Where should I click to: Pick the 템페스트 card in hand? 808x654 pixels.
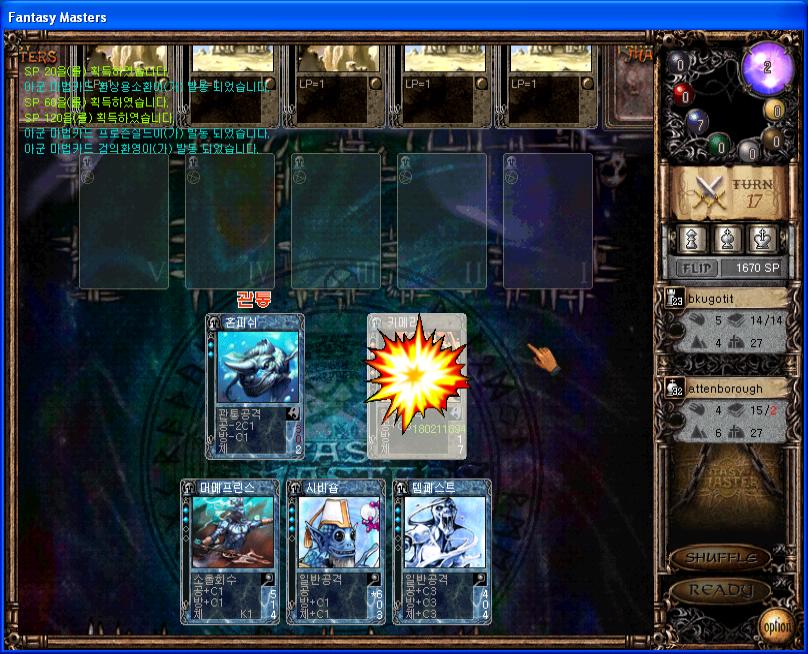[x=442, y=551]
